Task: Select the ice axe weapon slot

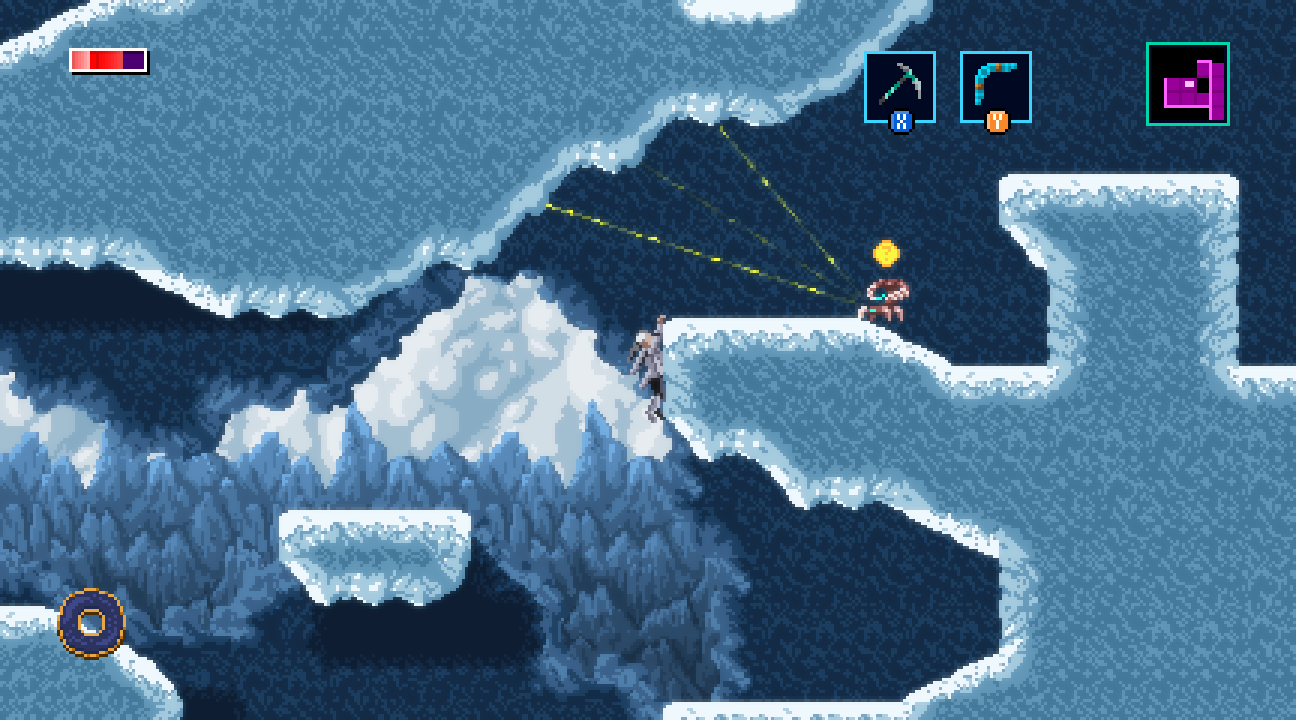Action: click(899, 87)
